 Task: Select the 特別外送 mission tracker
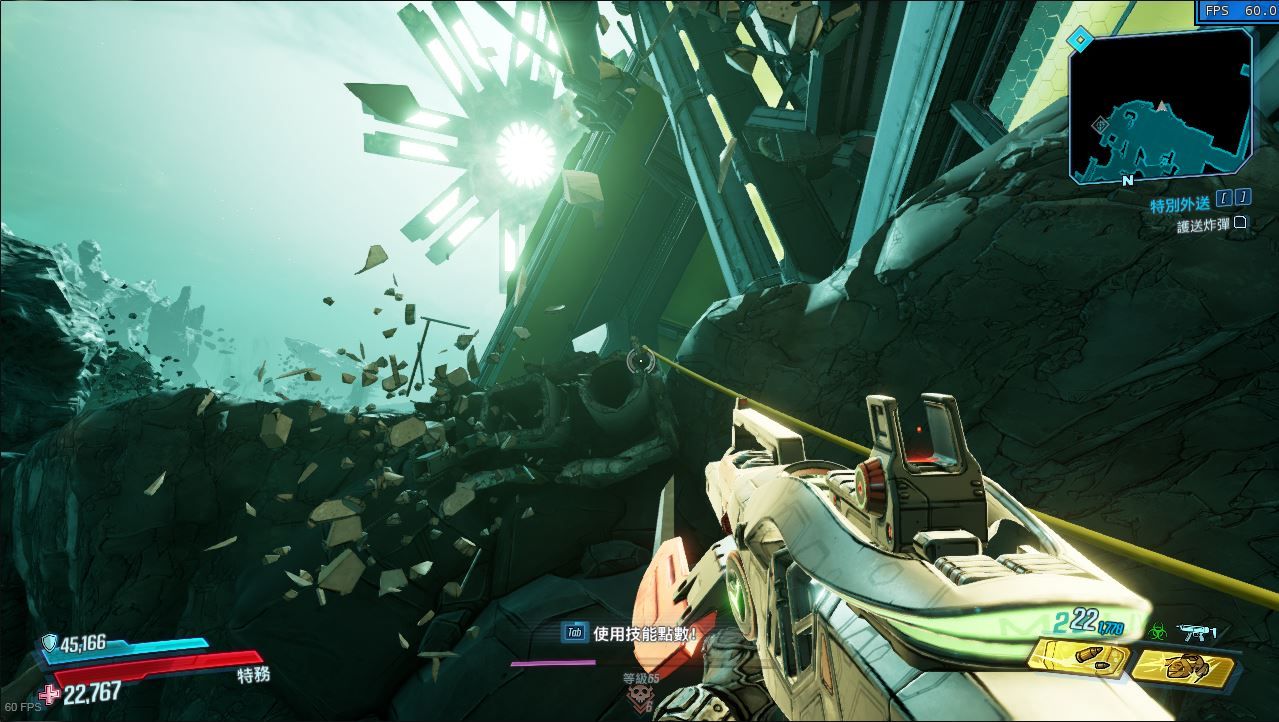coord(1180,204)
